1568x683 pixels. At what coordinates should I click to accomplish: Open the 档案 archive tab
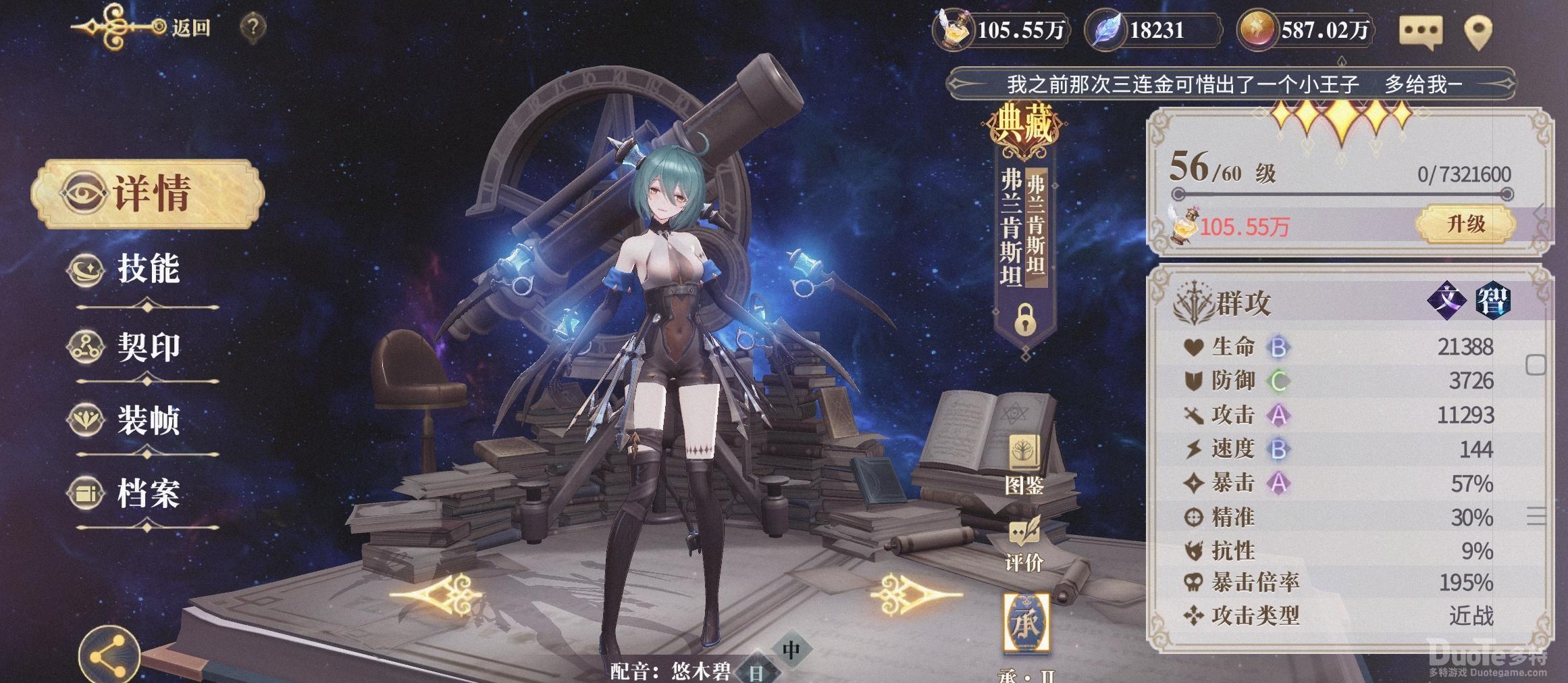tap(147, 493)
